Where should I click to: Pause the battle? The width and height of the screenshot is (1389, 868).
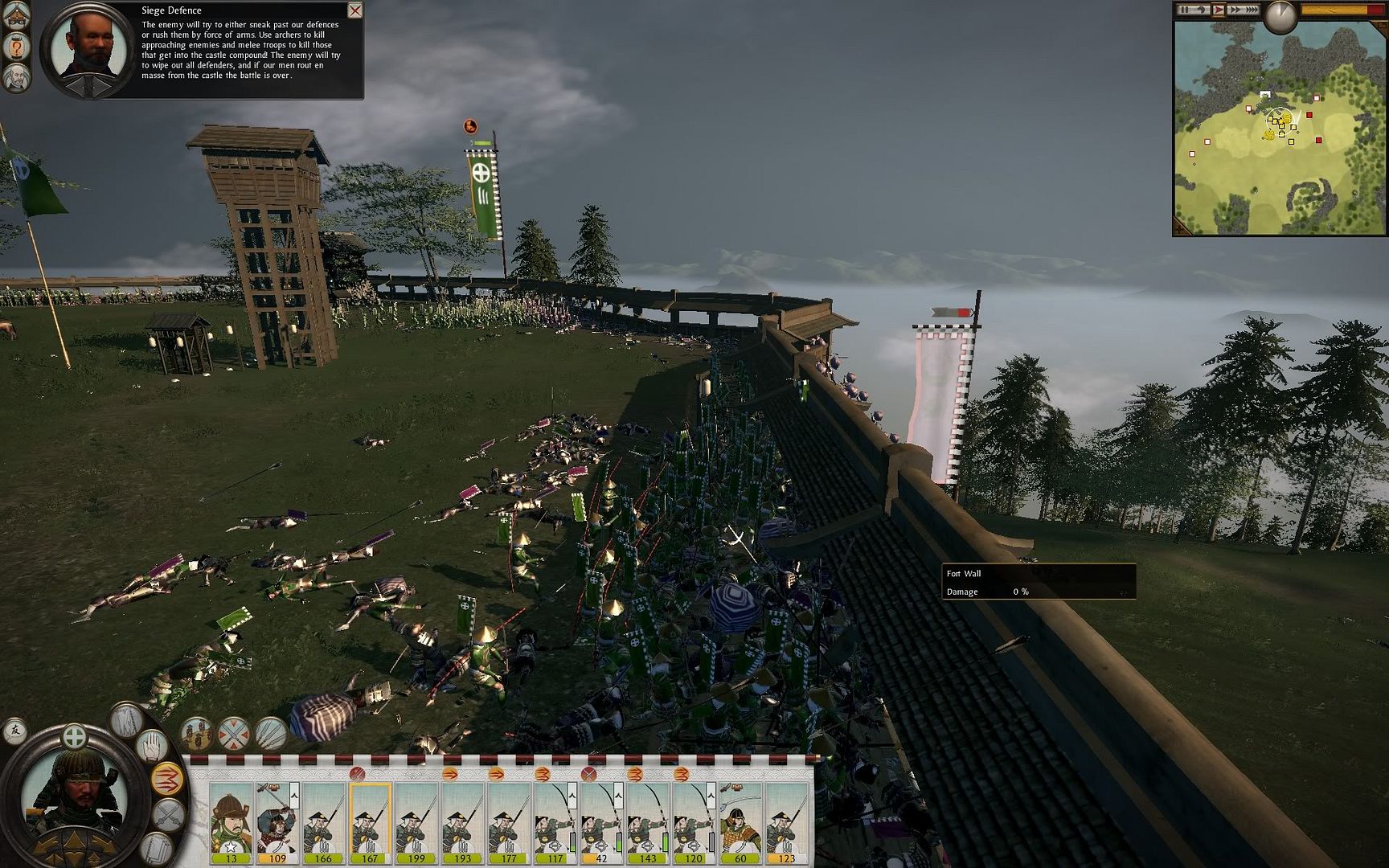(1184, 10)
